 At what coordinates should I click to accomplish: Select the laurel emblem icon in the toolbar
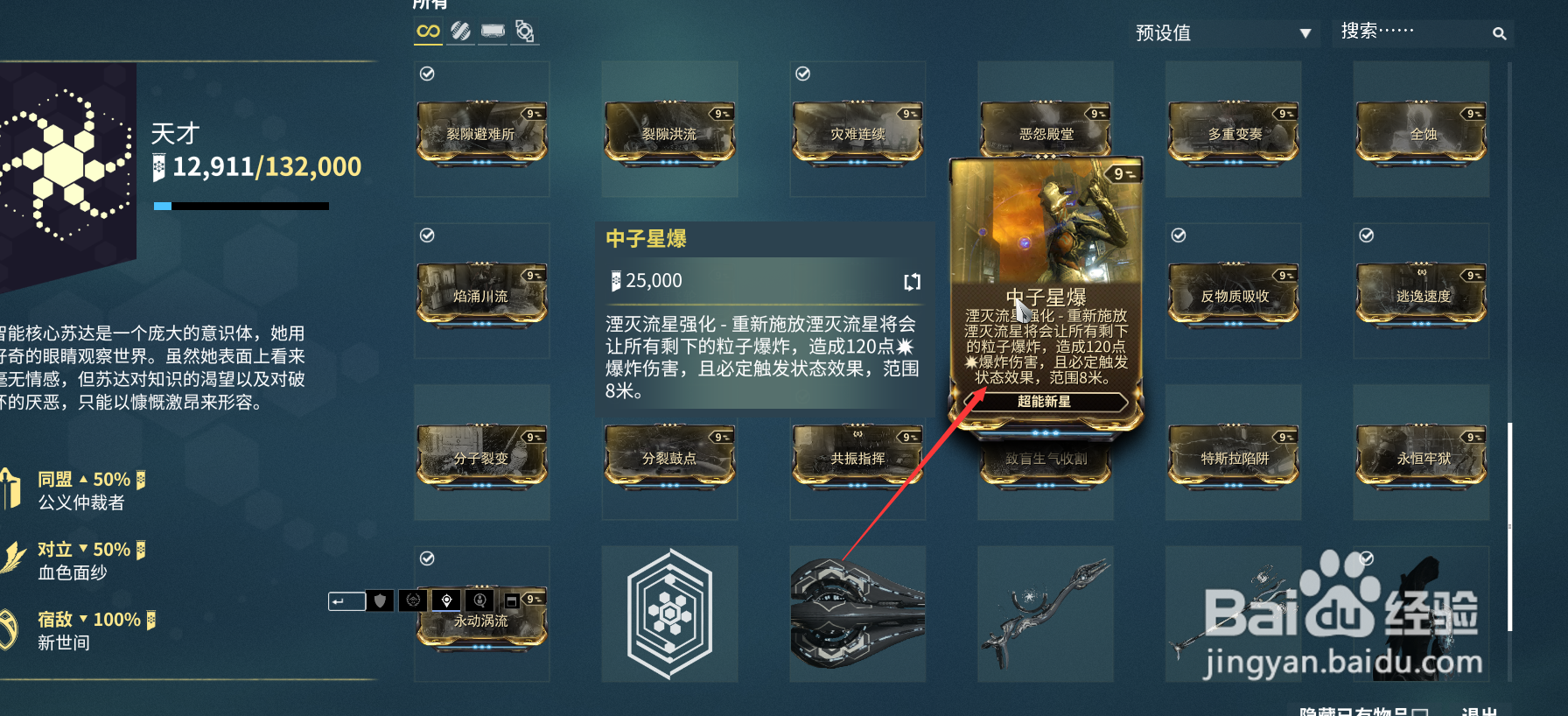point(412,601)
